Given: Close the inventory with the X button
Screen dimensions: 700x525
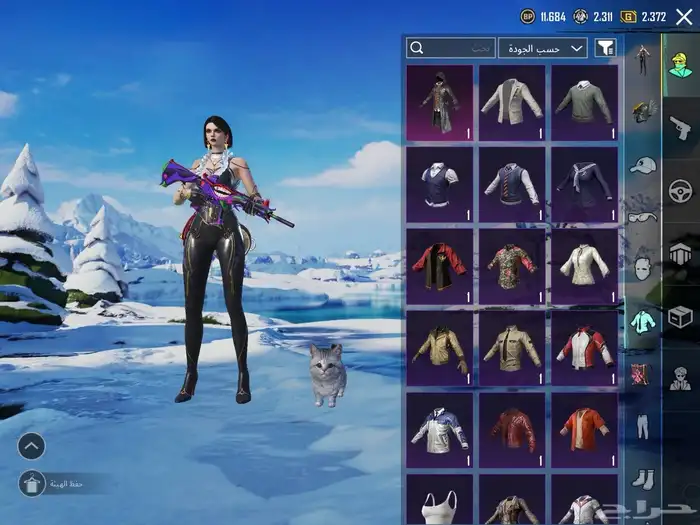Looking at the screenshot, I should (x=684, y=16).
